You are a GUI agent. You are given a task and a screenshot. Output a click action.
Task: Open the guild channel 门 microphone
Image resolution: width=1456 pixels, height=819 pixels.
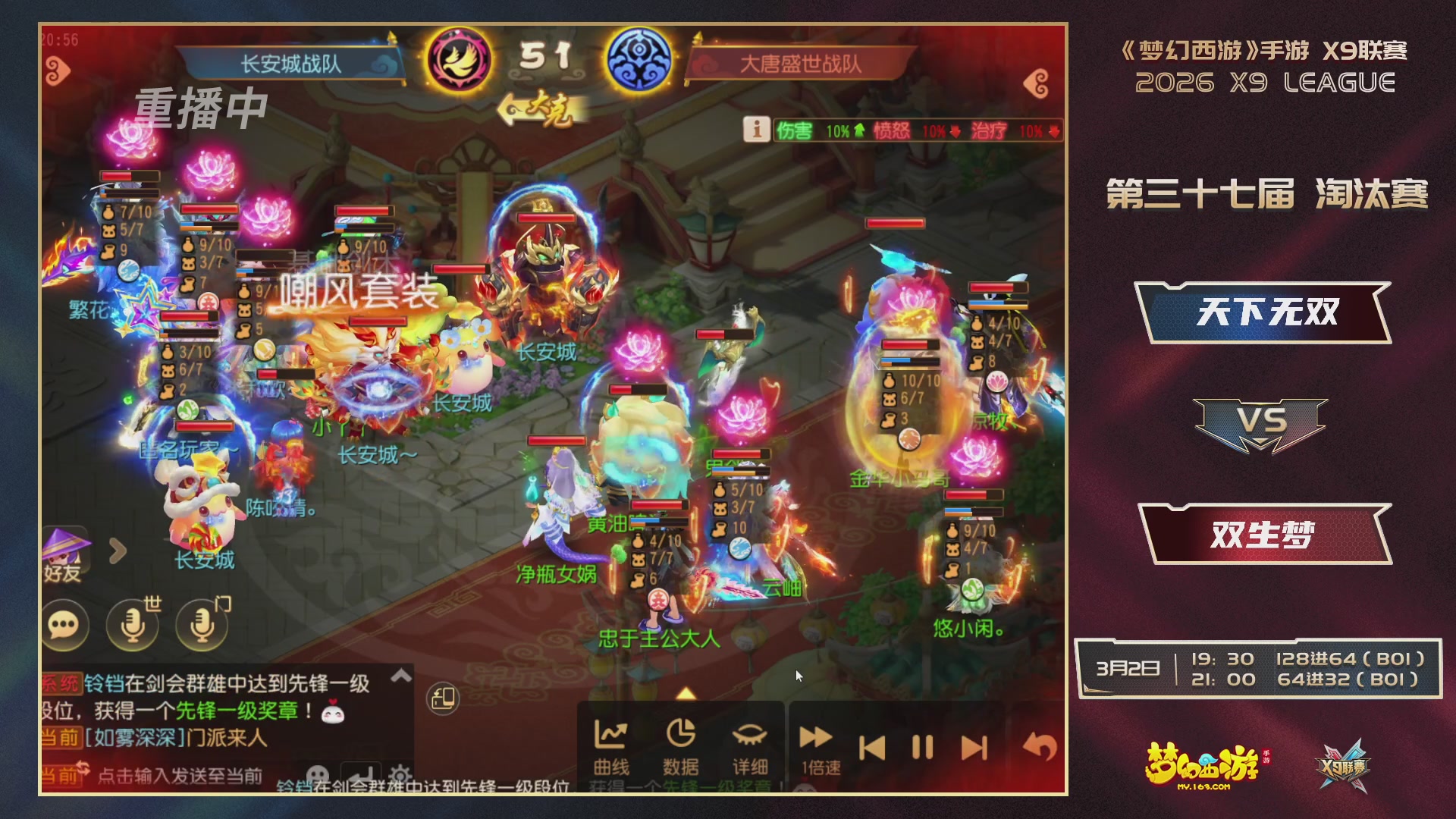click(199, 624)
